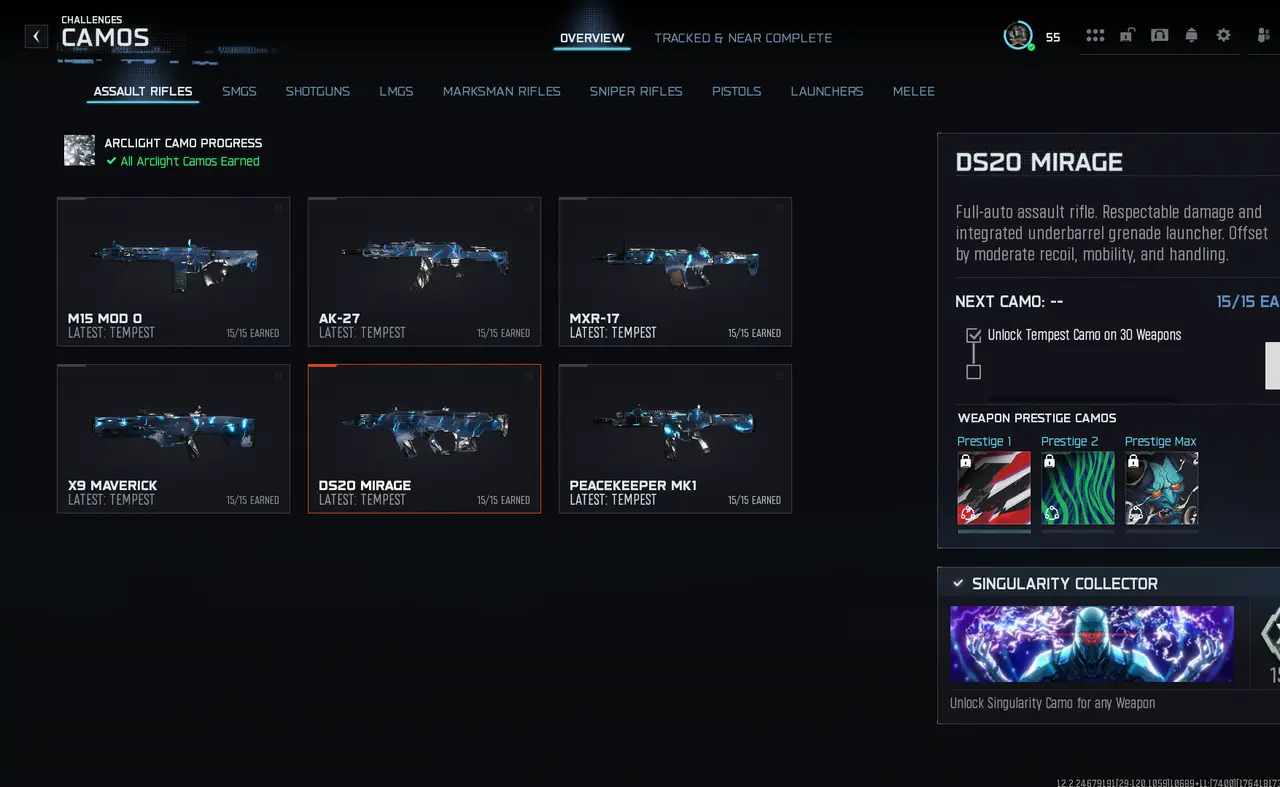1280x787 pixels.
Task: Select the Prestige 2 green camo swatch
Action: tap(1078, 488)
